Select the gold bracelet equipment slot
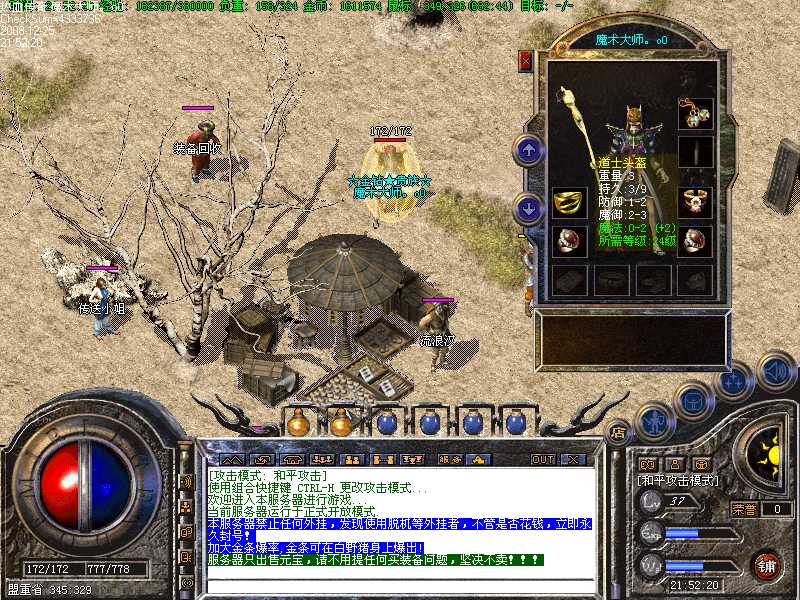This screenshot has height=600, width=800. coord(568,203)
